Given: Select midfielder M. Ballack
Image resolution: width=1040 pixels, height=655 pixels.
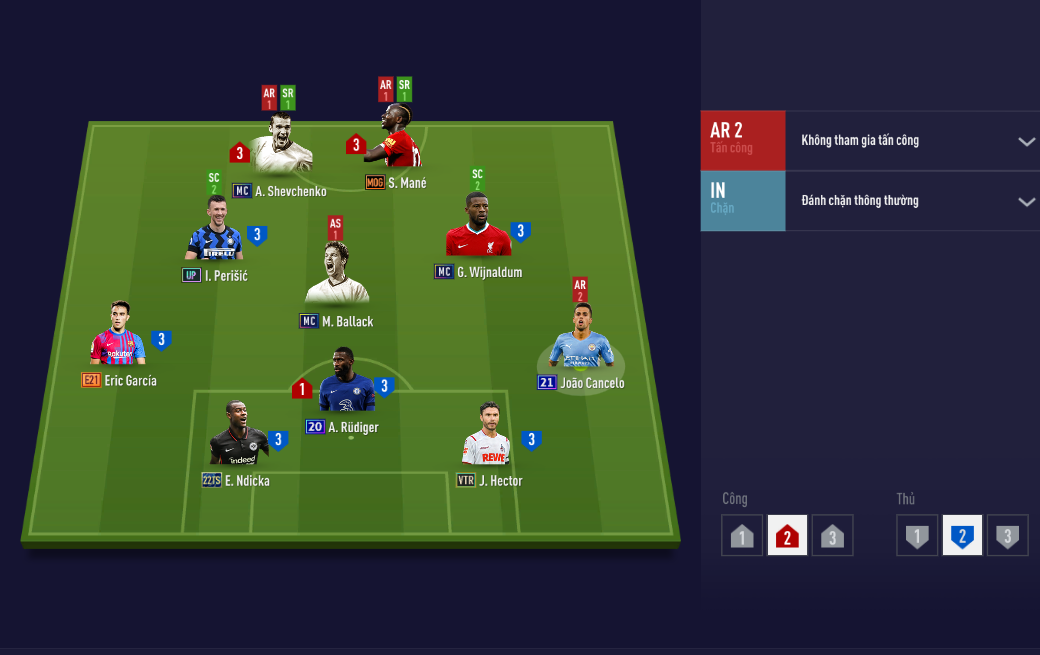Looking at the screenshot, I should (x=337, y=278).
